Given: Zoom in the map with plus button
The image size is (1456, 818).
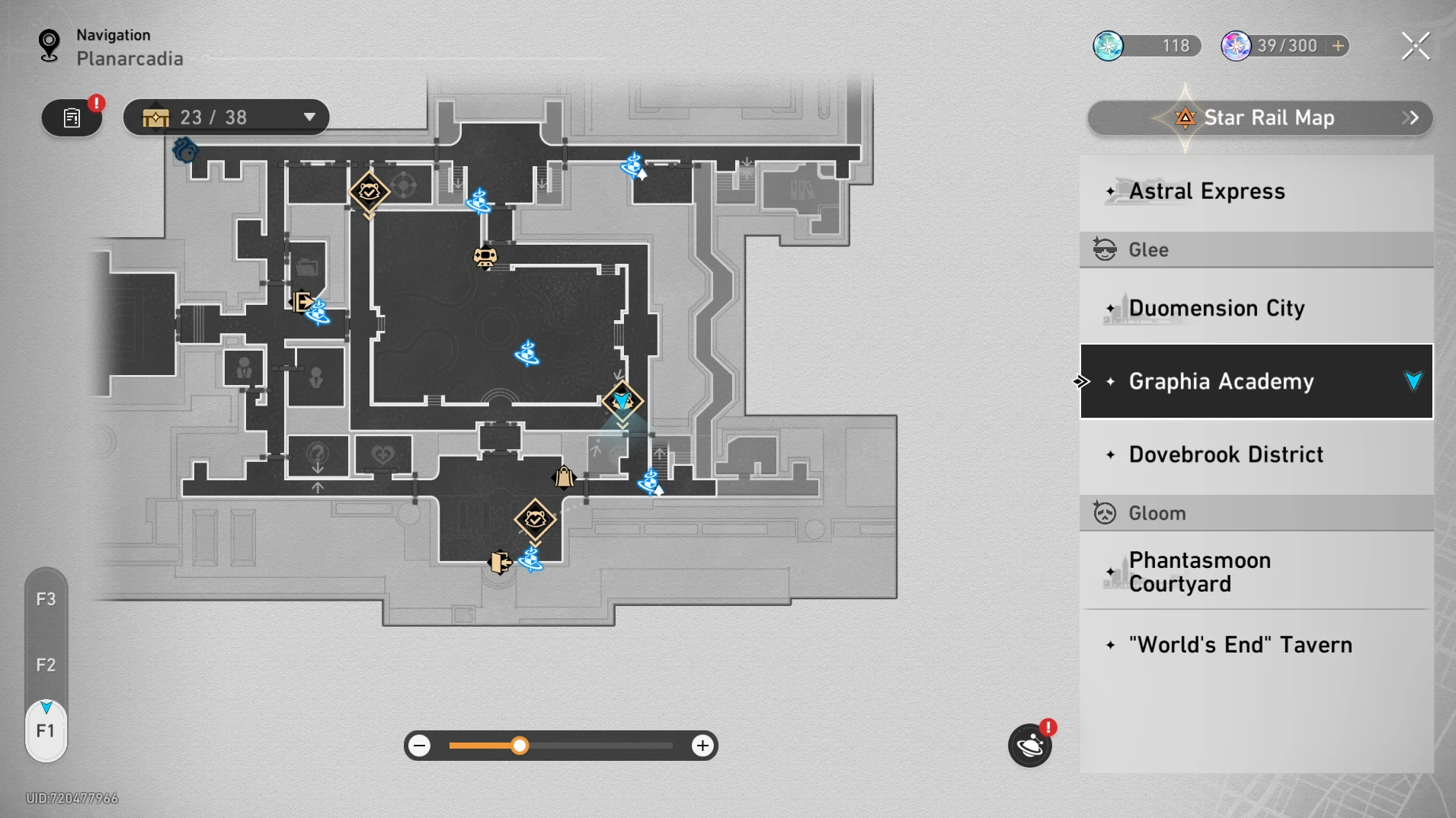Looking at the screenshot, I should click(x=702, y=746).
